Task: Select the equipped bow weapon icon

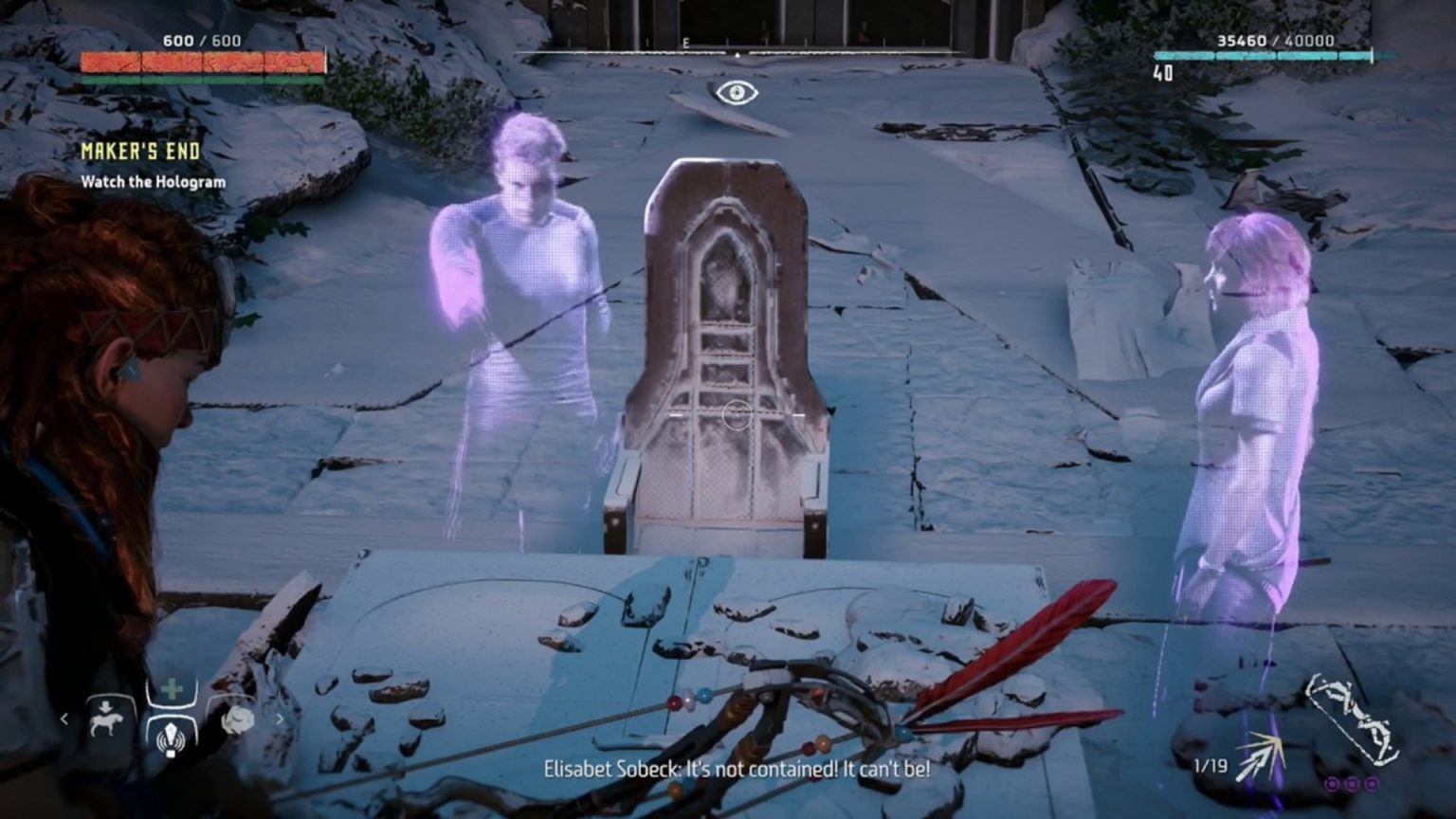Action: click(1352, 719)
